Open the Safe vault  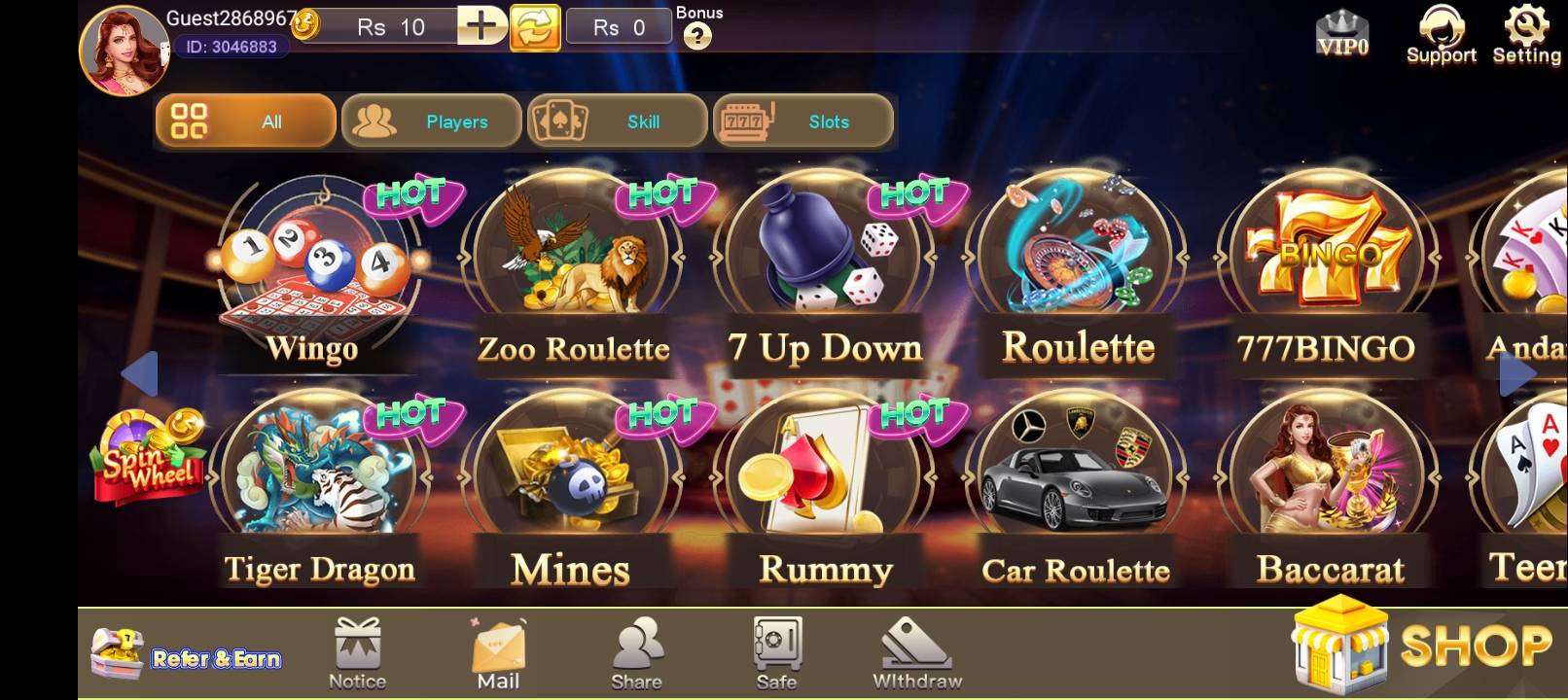(x=775, y=647)
